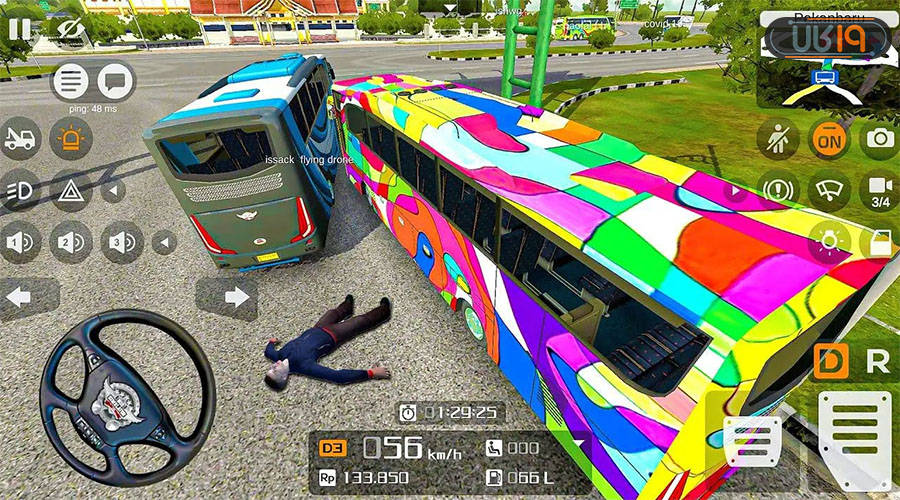Screen dimensions: 900x500
Task: Open the chat bubble button
Action: pyautogui.click(x=116, y=81)
